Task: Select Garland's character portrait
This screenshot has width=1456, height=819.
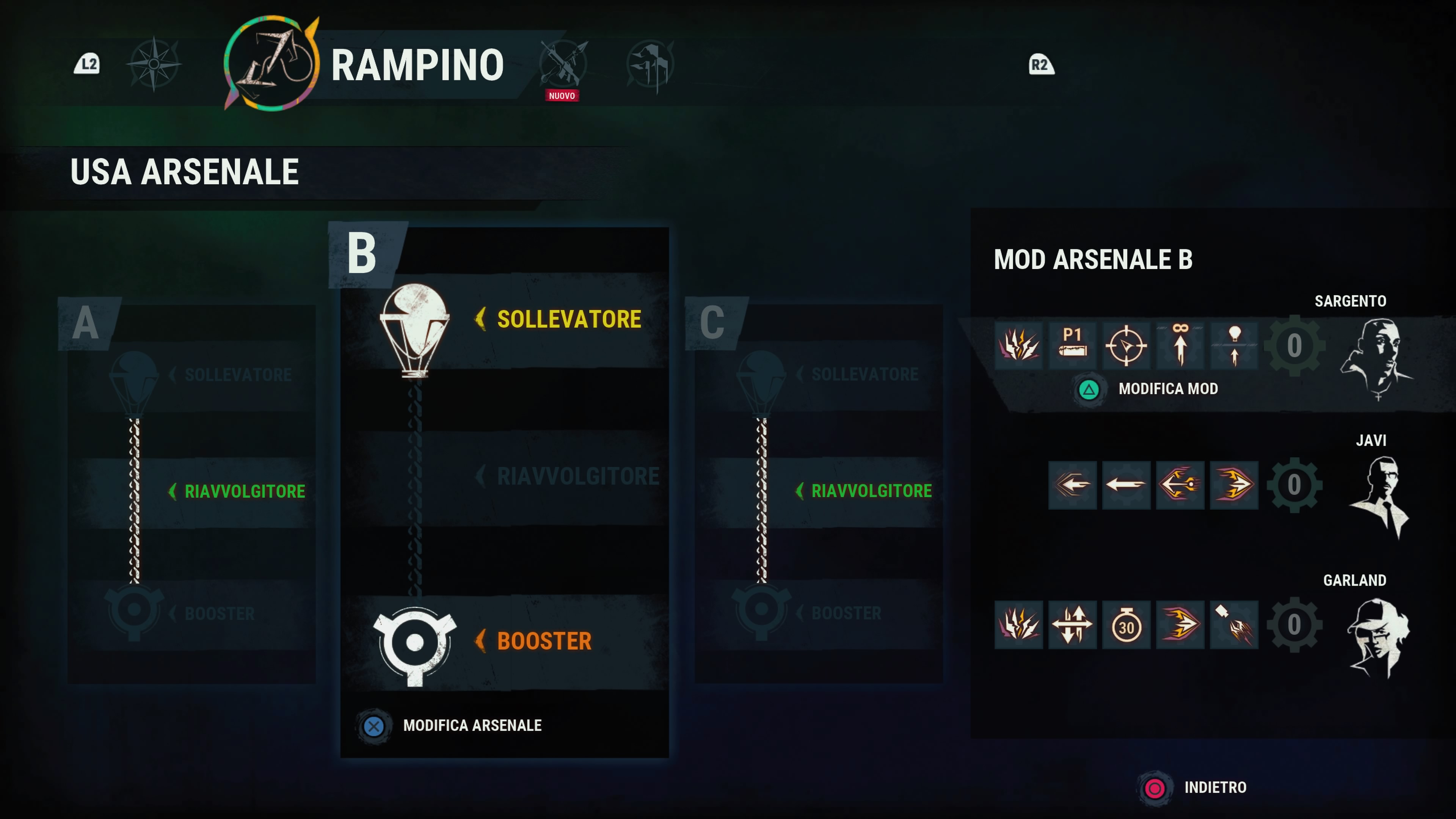Action: click(x=1378, y=637)
